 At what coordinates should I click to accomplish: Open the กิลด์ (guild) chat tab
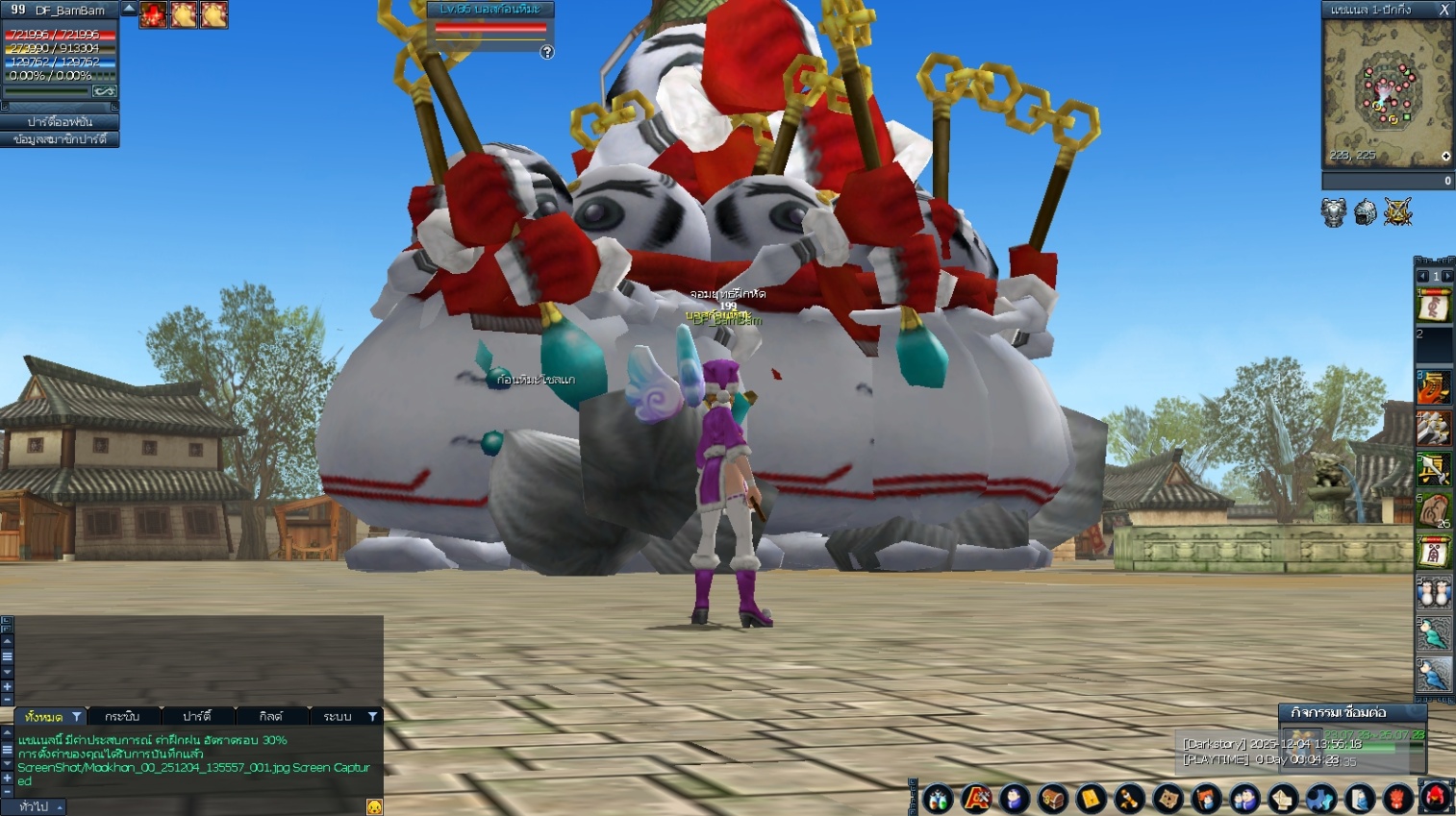[x=271, y=716]
